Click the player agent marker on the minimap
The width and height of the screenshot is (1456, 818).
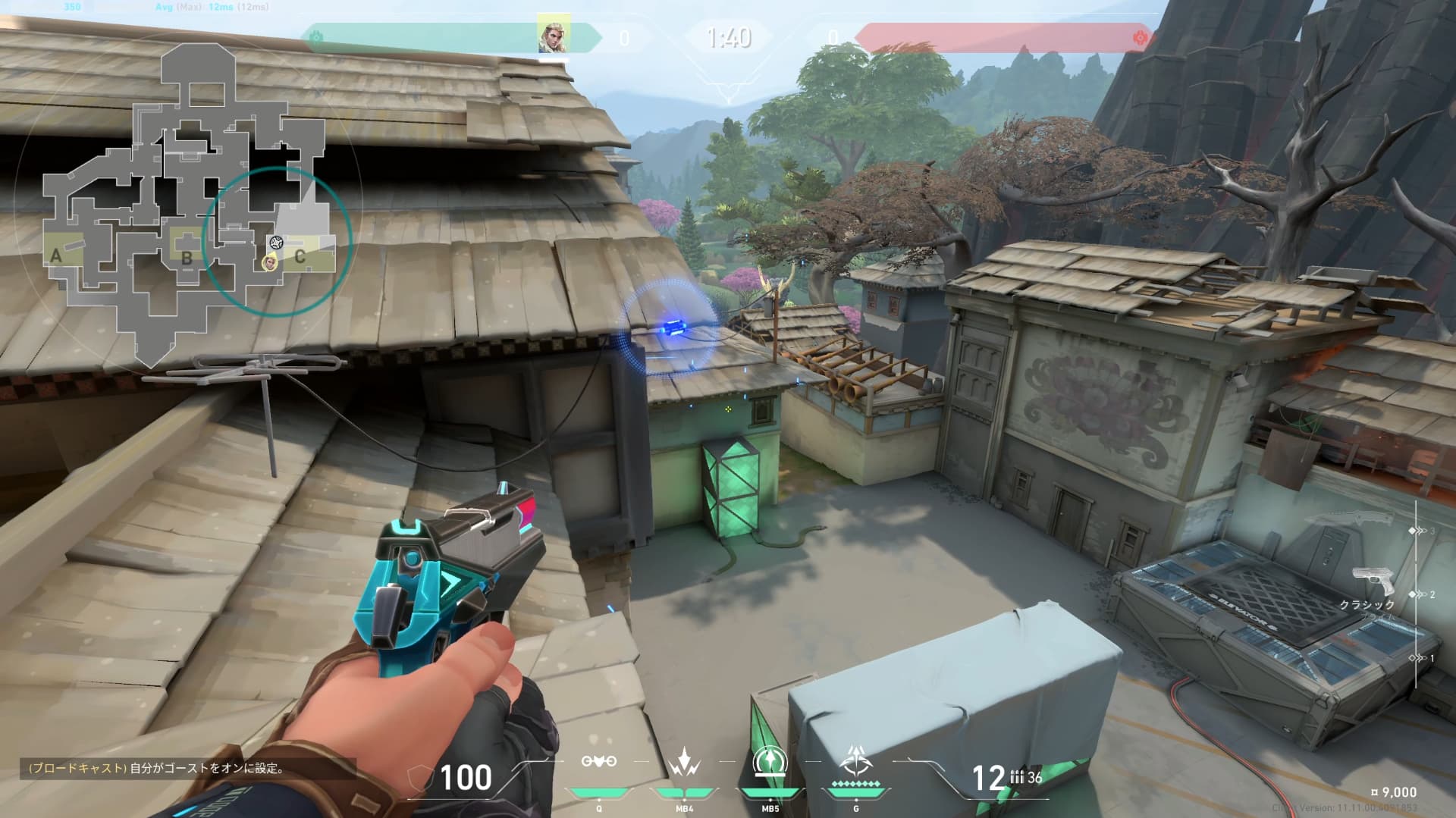tap(268, 263)
